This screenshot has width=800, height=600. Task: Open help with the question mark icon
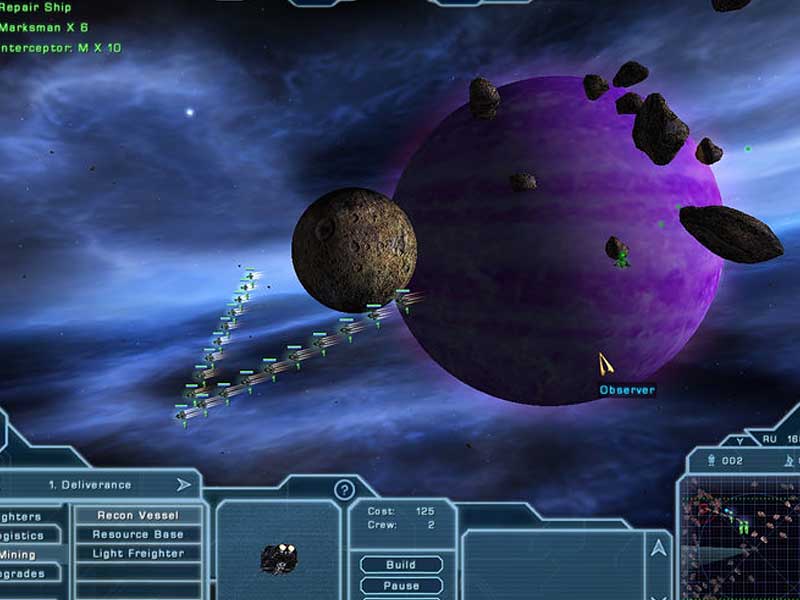click(x=345, y=490)
